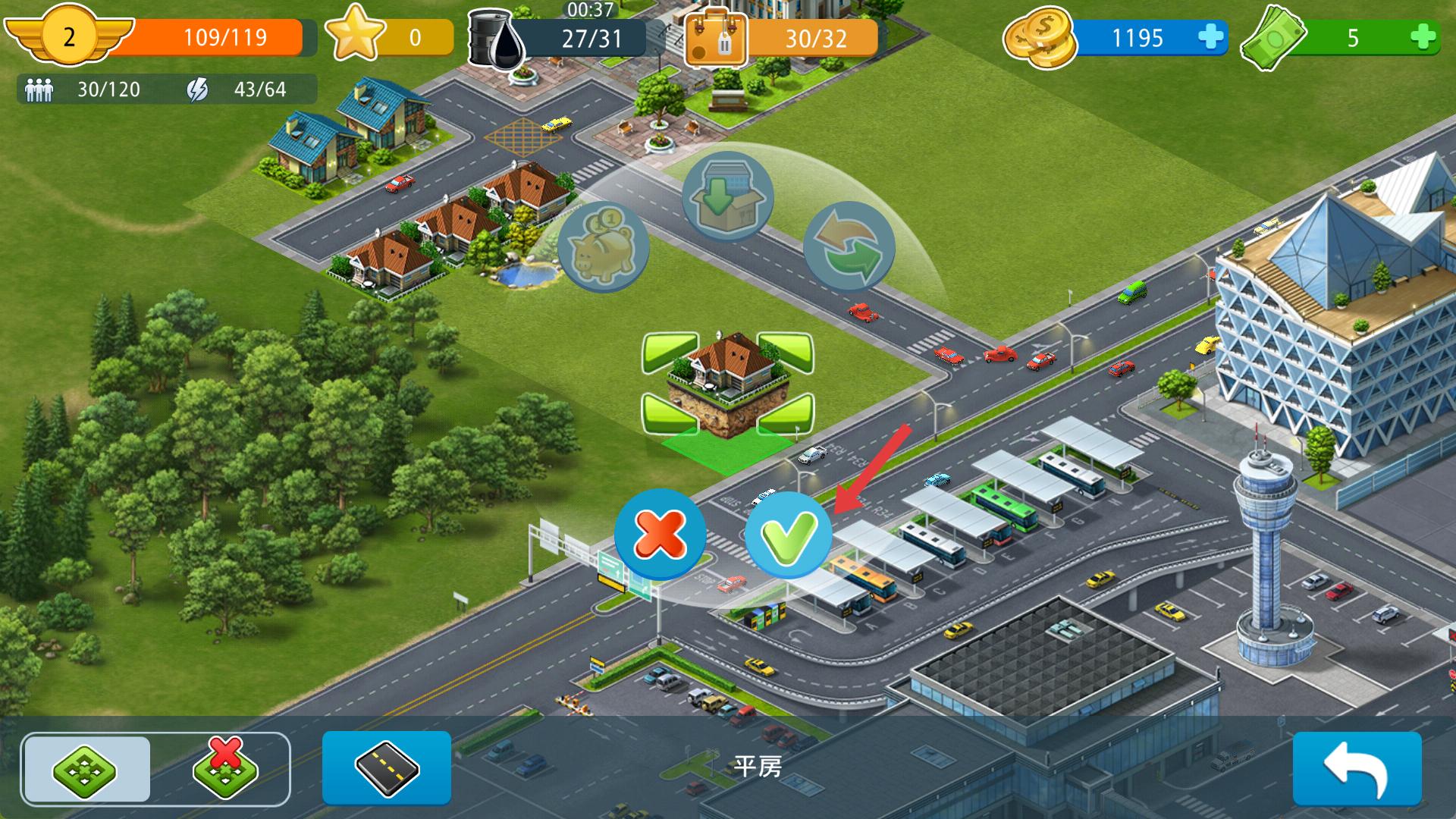The height and width of the screenshot is (819, 1456).
Task: Tap the suitcase passengers icon
Action: click(x=715, y=39)
